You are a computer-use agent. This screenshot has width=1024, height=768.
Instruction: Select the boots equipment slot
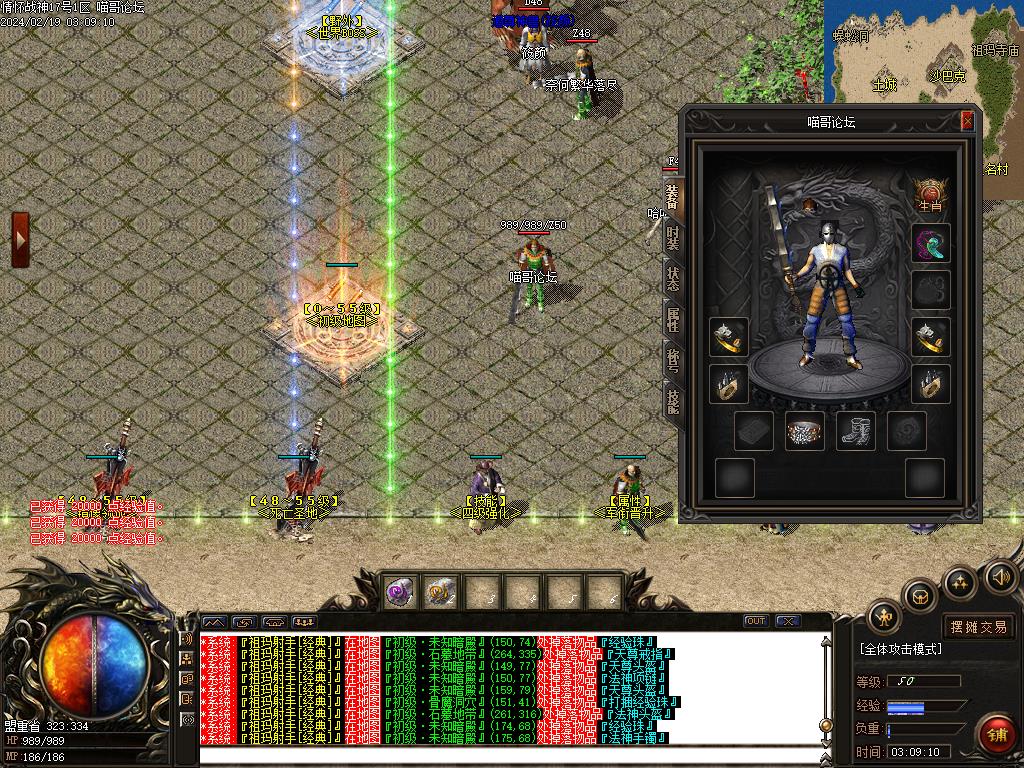tap(855, 431)
